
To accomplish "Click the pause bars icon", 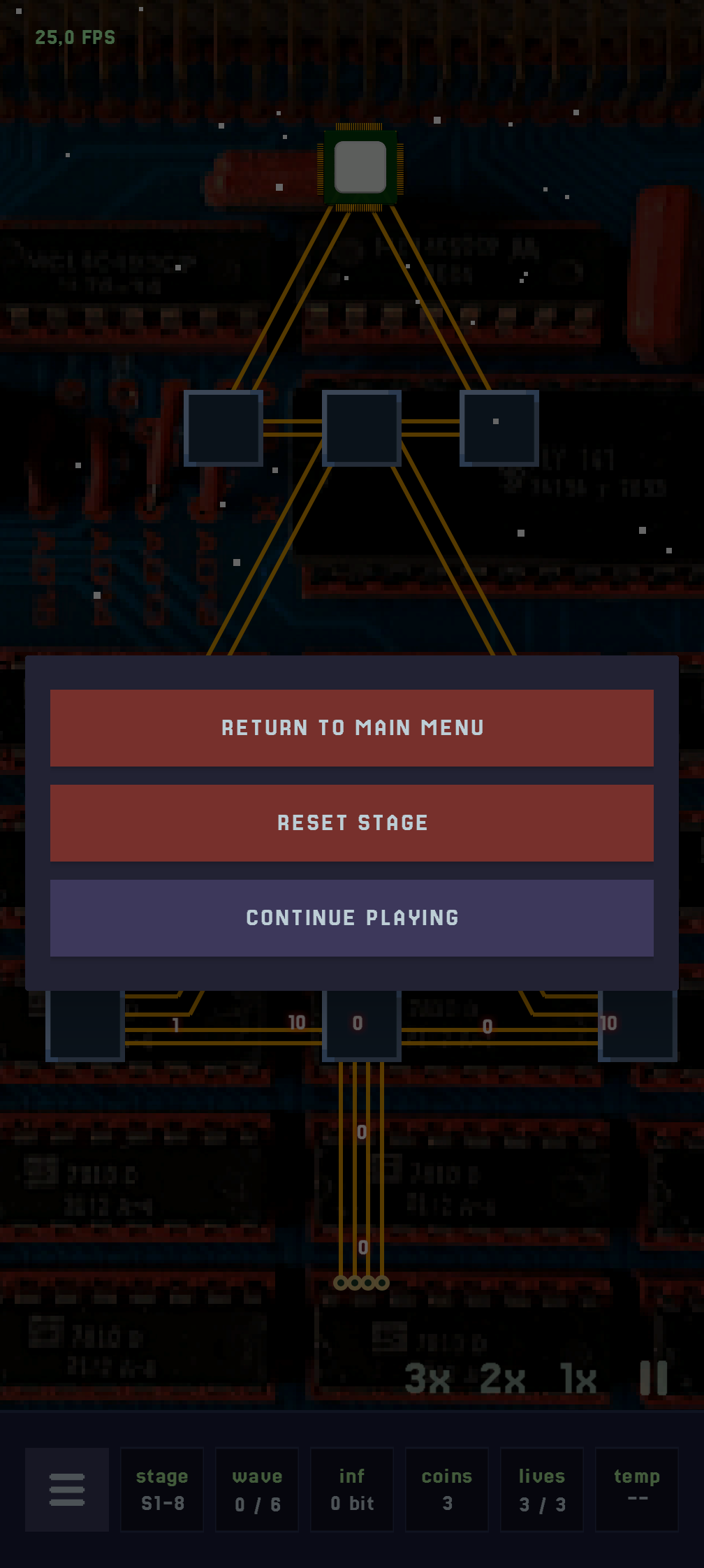I will [x=654, y=1378].
